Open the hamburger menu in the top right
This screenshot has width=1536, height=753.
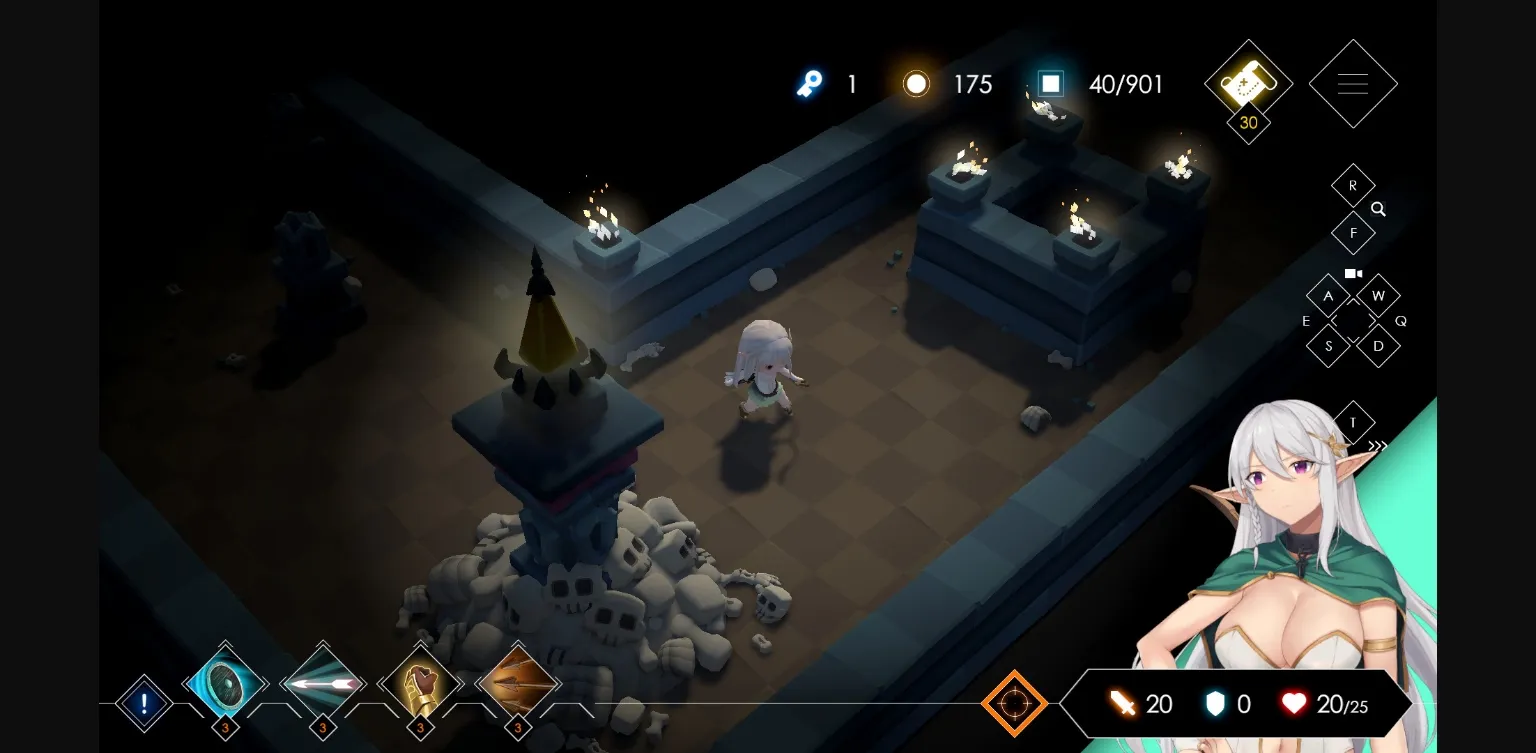1353,83
